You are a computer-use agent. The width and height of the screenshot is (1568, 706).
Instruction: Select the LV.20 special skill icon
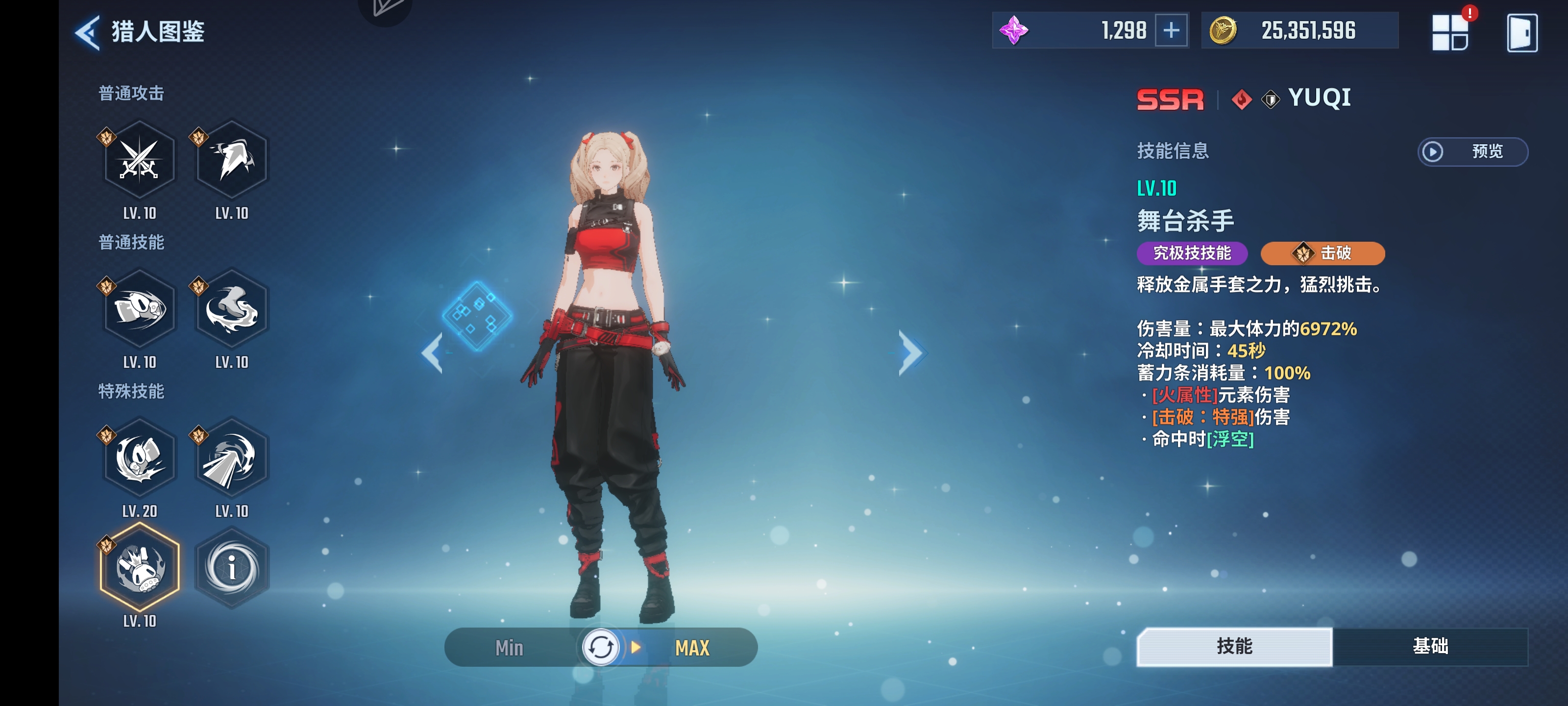click(x=139, y=458)
